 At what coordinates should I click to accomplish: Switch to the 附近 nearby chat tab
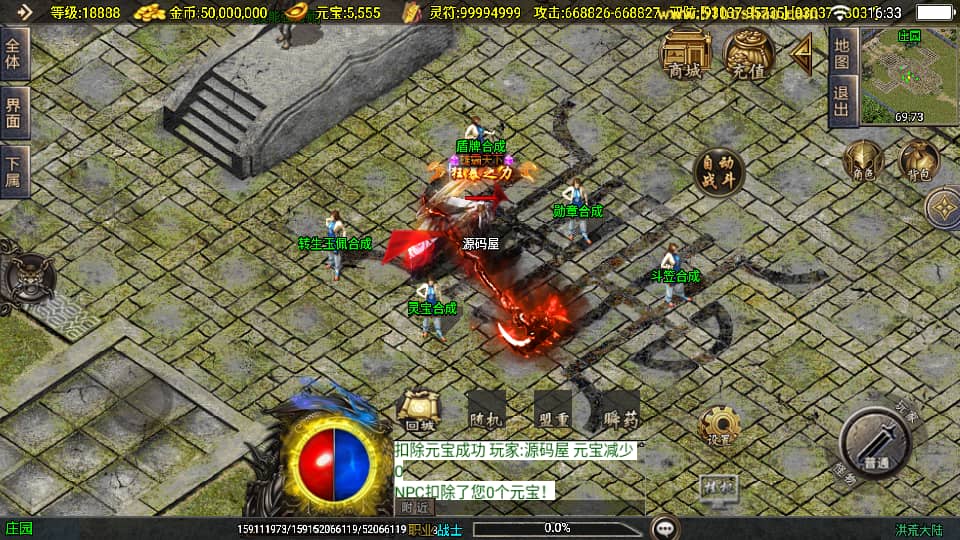(414, 508)
